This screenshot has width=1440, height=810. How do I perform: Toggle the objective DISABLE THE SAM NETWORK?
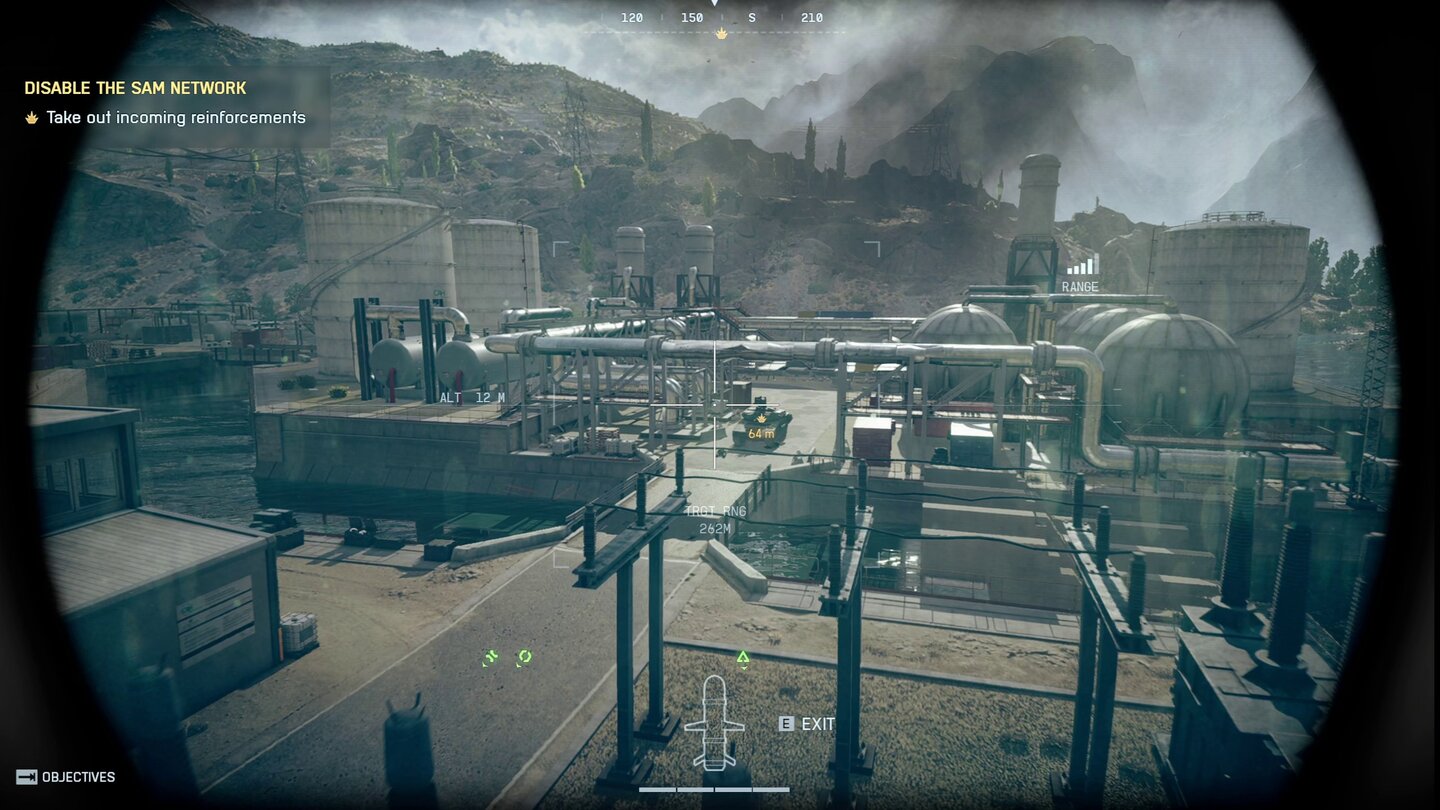tap(135, 87)
